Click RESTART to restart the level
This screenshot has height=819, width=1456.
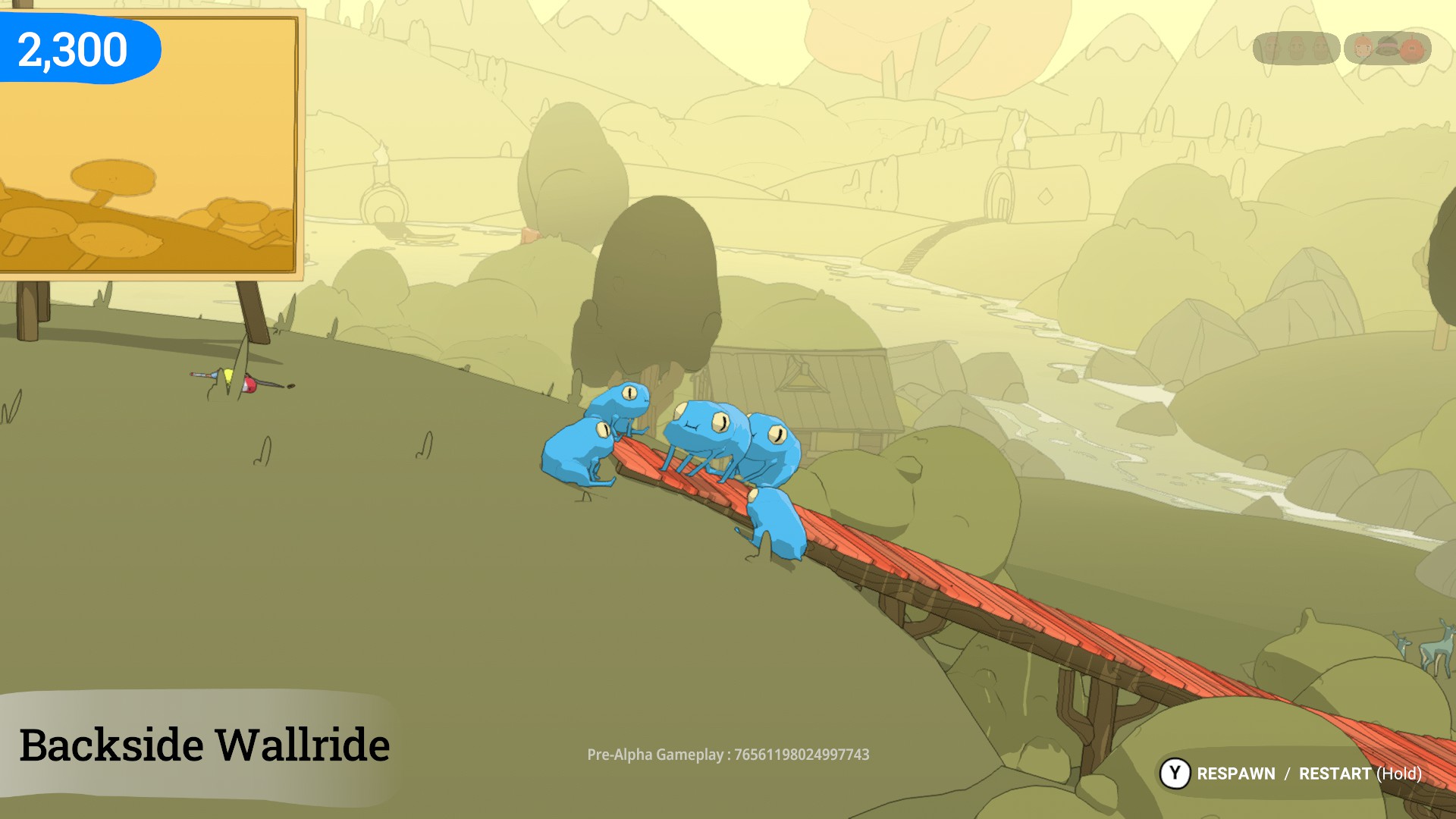pos(1335,774)
